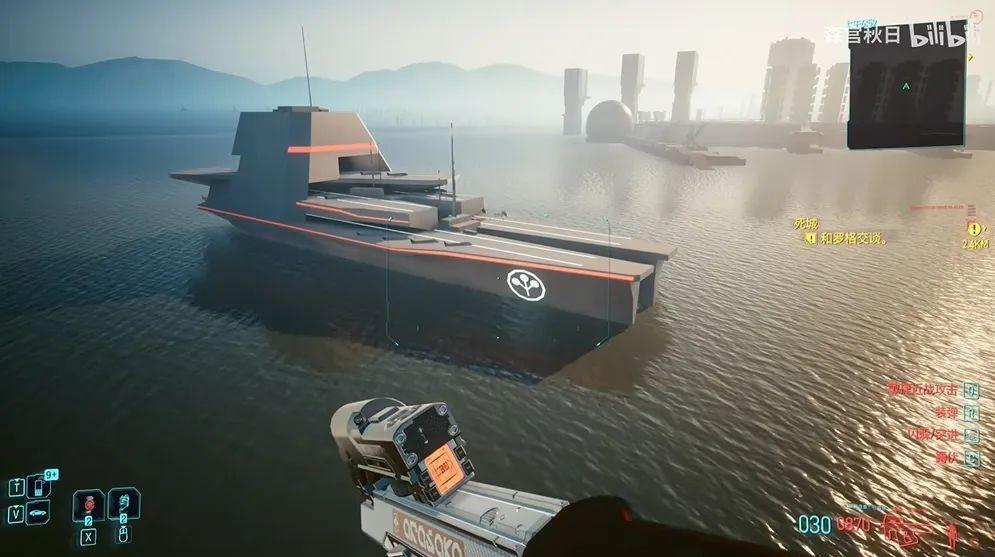Click the bilibili watermark logo
The height and width of the screenshot is (557, 995).
[942, 34]
